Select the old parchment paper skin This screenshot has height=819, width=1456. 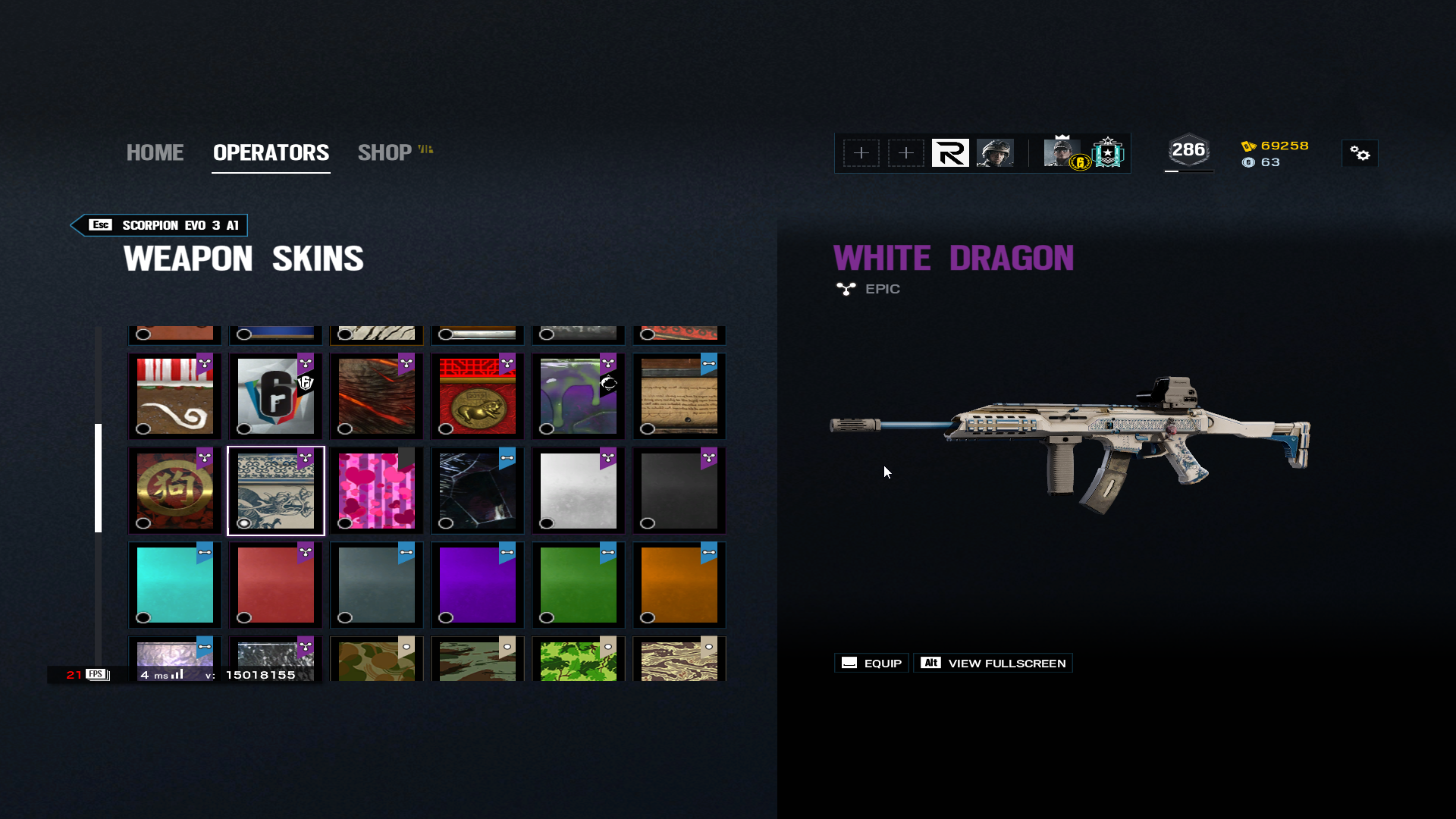point(679,396)
